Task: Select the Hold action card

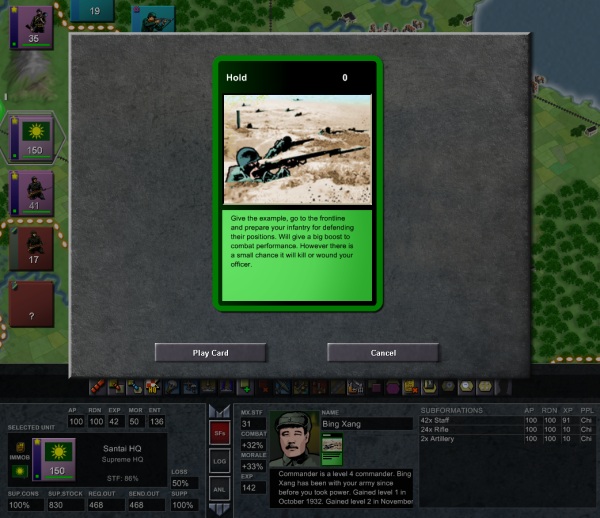Action: tap(297, 180)
